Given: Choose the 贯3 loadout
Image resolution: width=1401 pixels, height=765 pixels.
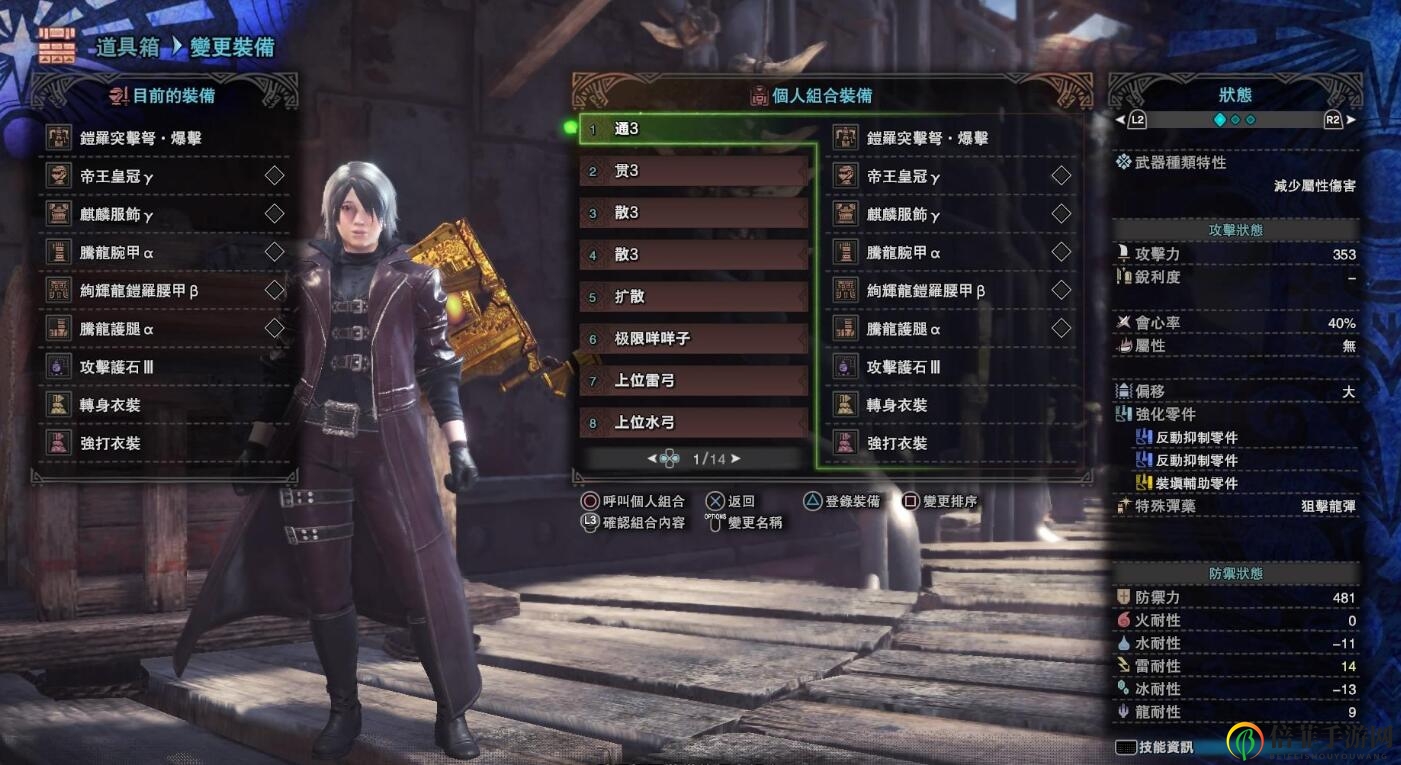Looking at the screenshot, I should tap(694, 171).
